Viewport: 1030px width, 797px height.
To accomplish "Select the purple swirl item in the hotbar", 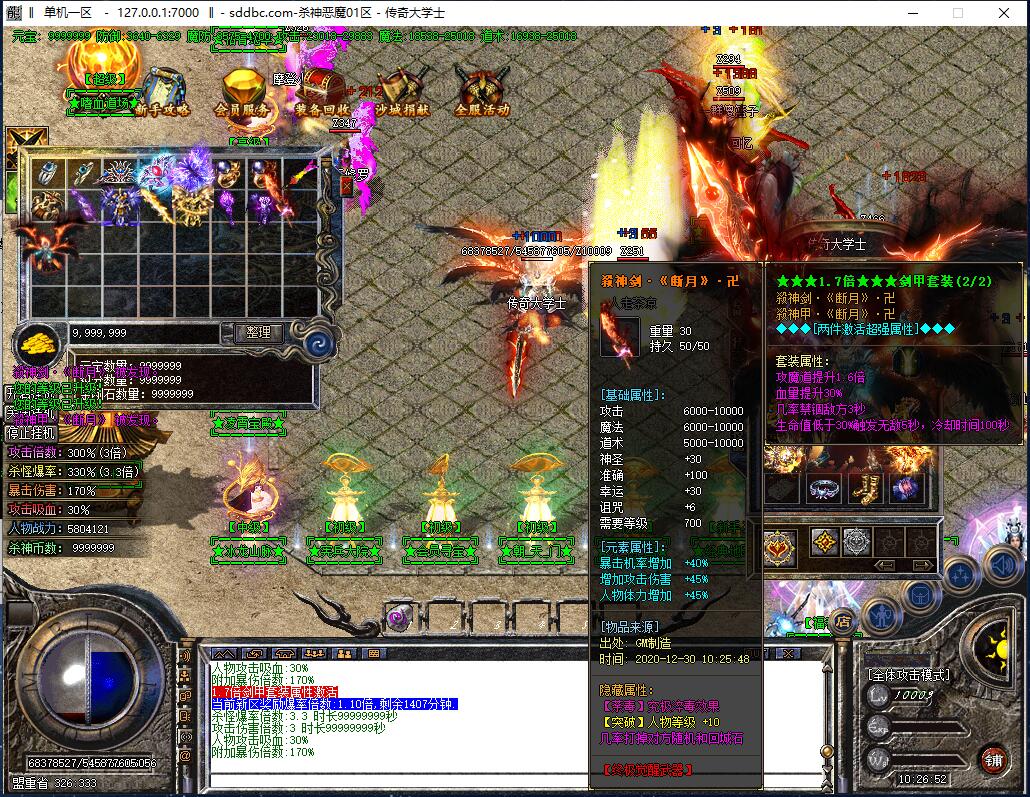I will 399,617.
